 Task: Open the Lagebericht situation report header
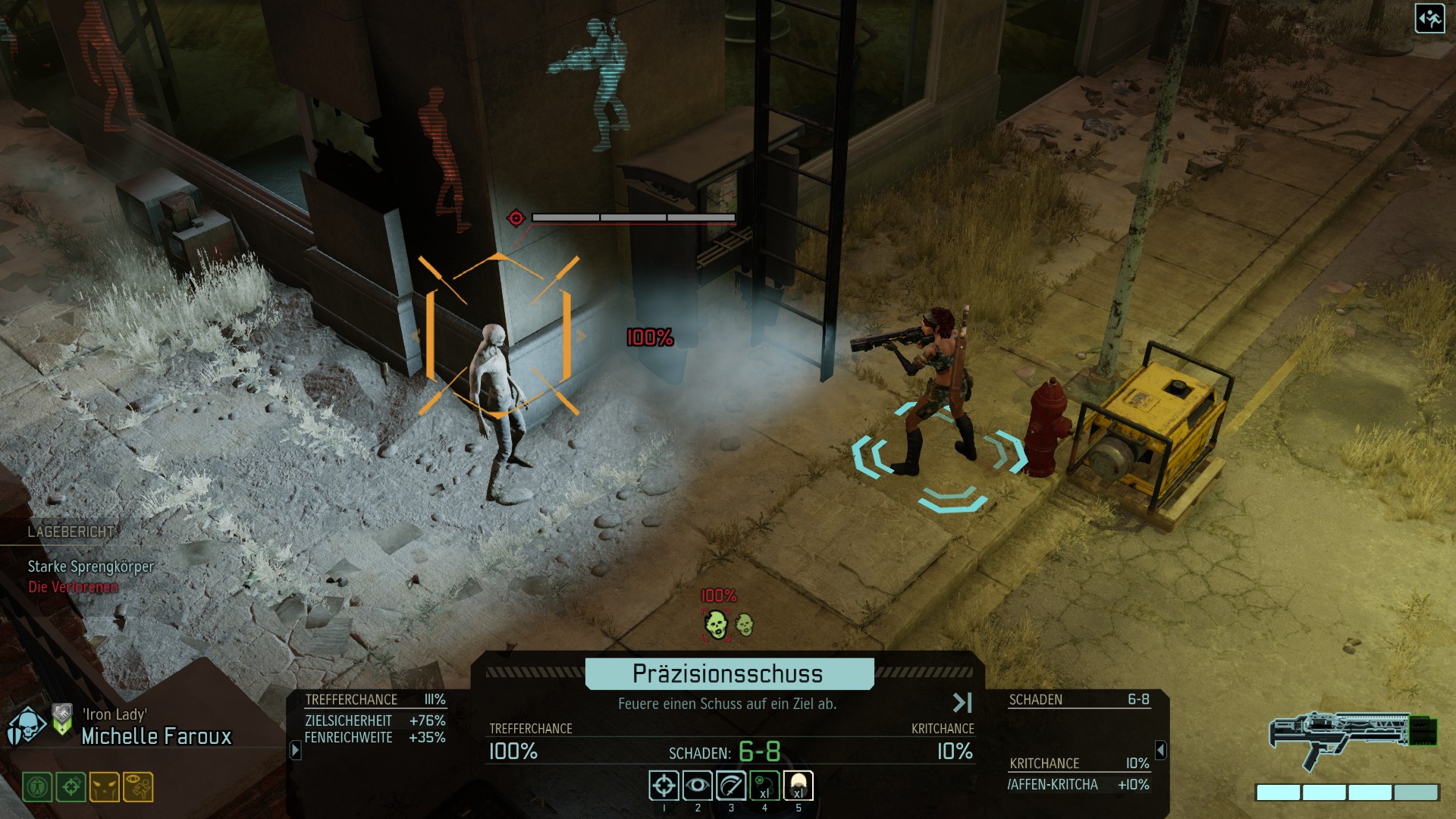[71, 532]
